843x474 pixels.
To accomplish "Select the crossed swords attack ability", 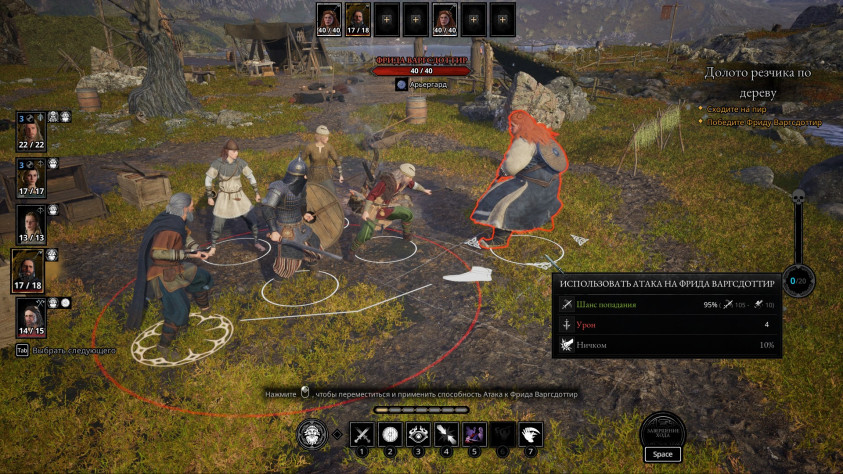I will pos(362,435).
